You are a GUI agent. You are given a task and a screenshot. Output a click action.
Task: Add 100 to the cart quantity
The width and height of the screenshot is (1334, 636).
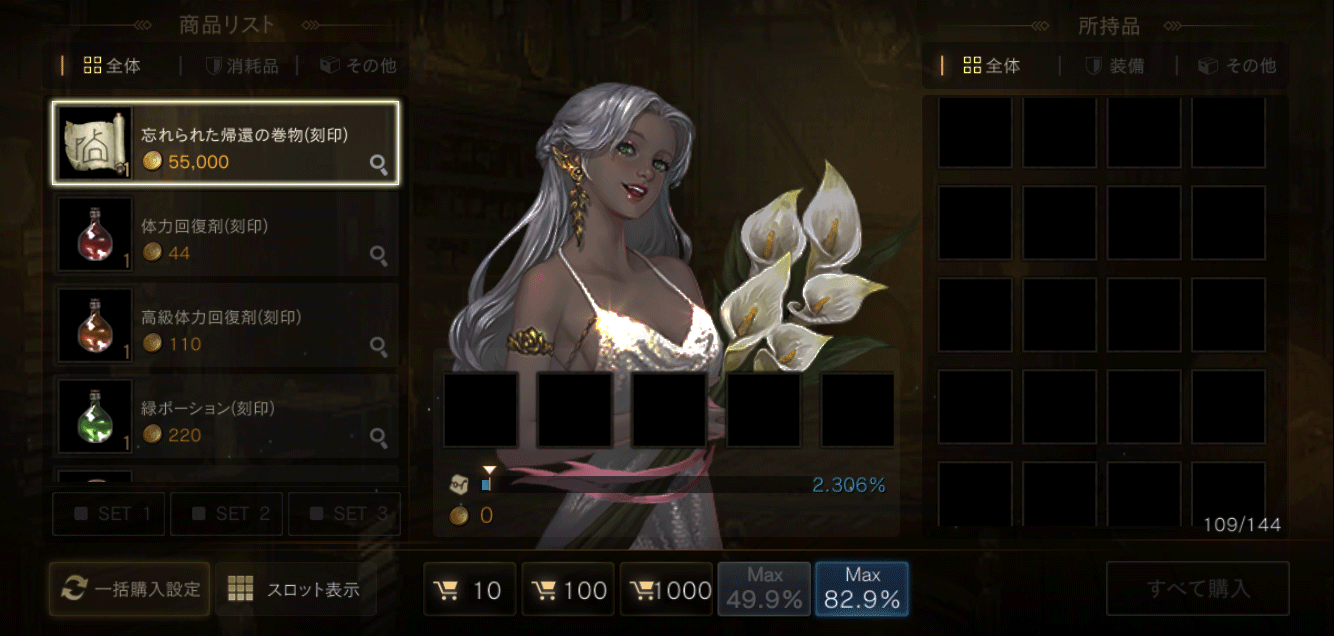568,590
